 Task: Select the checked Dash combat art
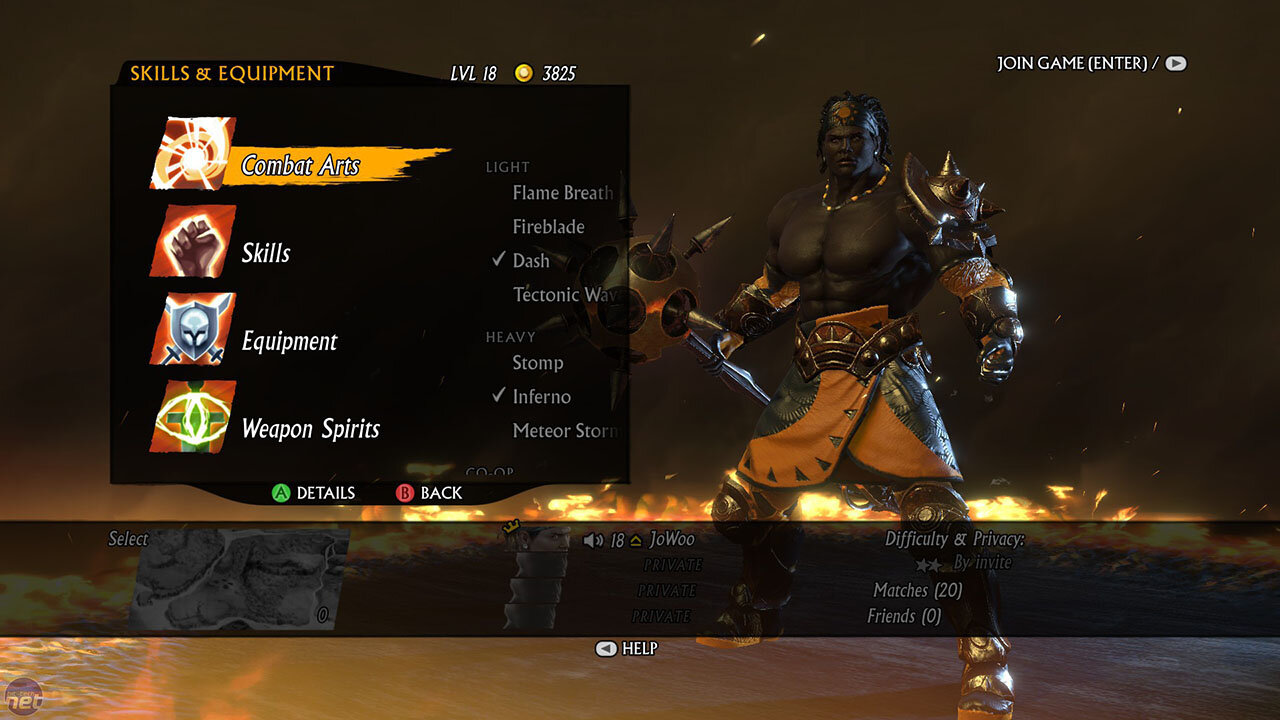click(x=531, y=261)
